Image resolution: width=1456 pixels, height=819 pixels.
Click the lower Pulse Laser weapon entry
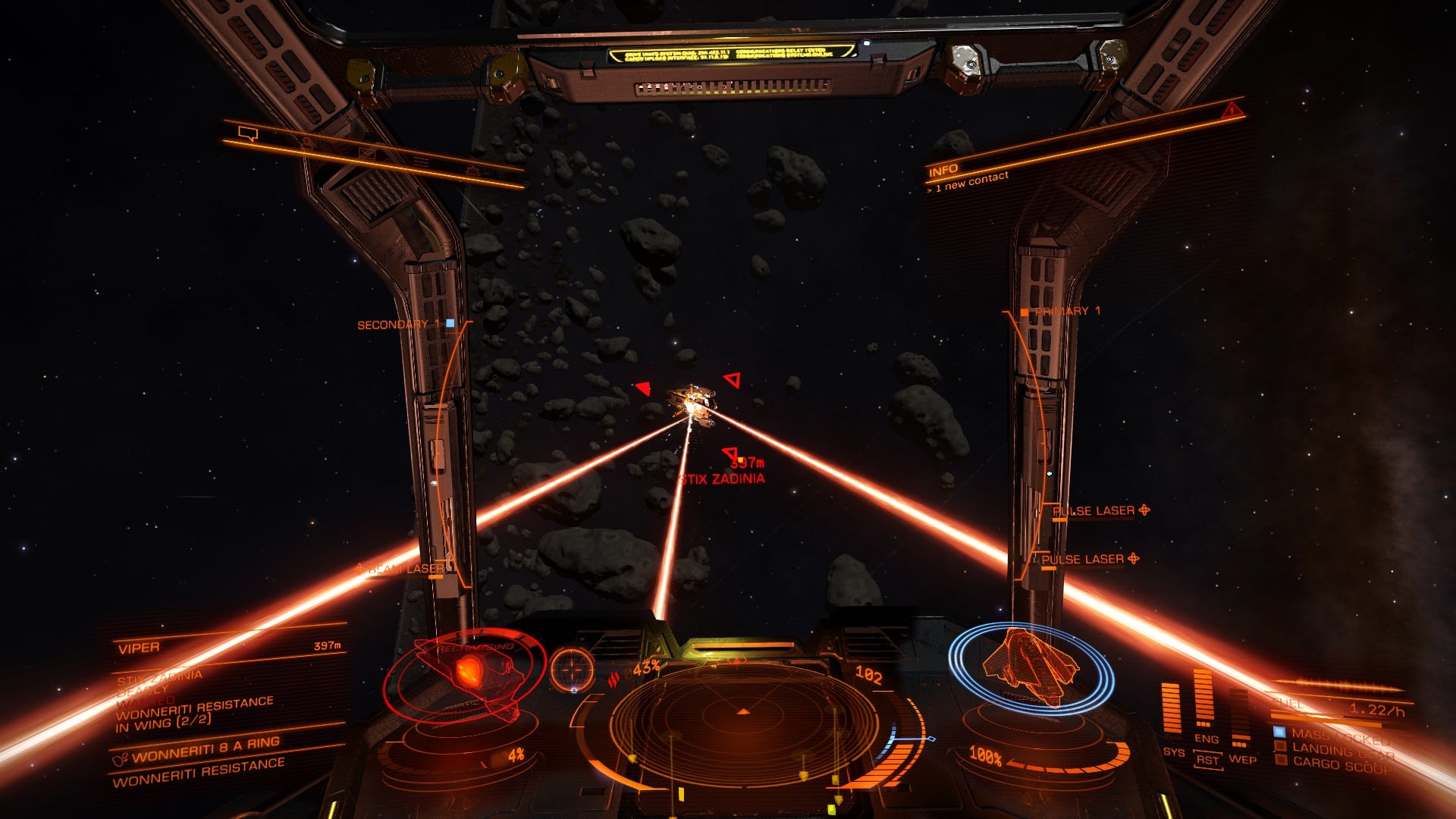(x=1082, y=560)
